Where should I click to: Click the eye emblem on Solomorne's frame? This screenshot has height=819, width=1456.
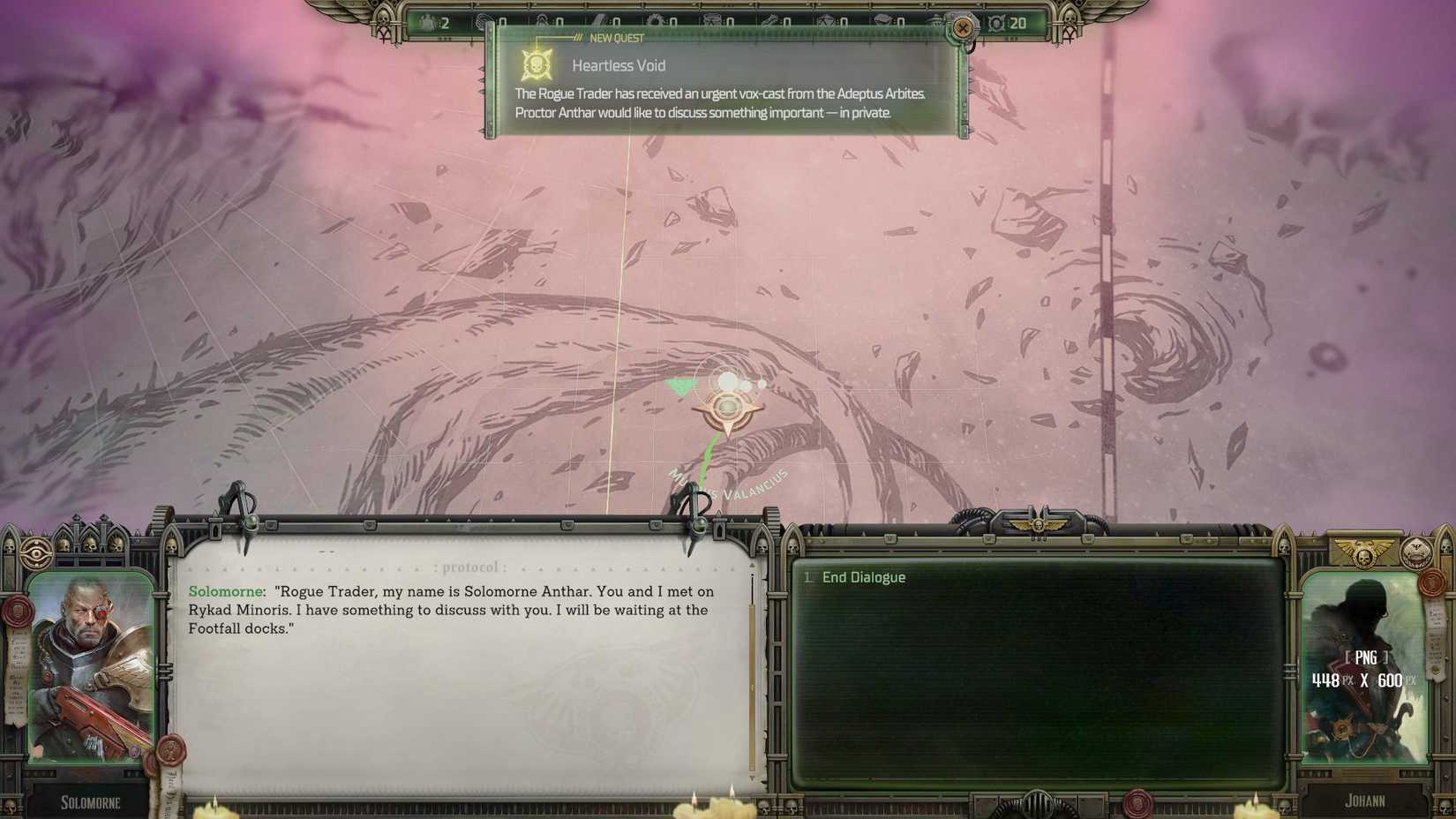tap(35, 552)
